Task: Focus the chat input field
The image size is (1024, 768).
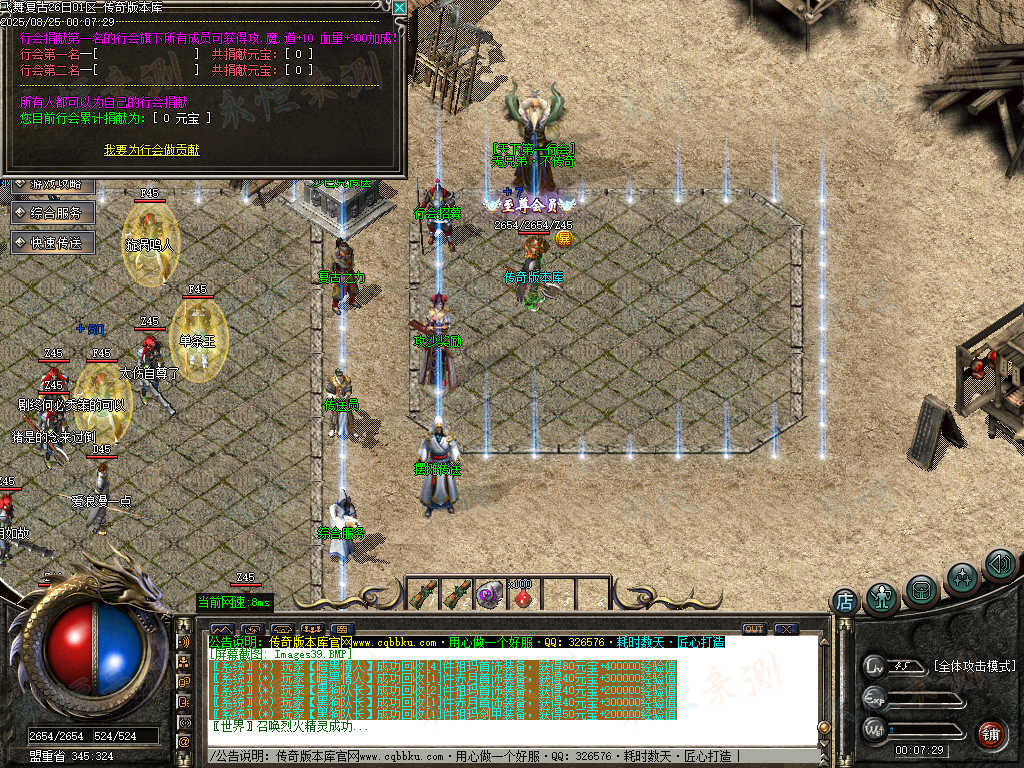Action: point(500,755)
